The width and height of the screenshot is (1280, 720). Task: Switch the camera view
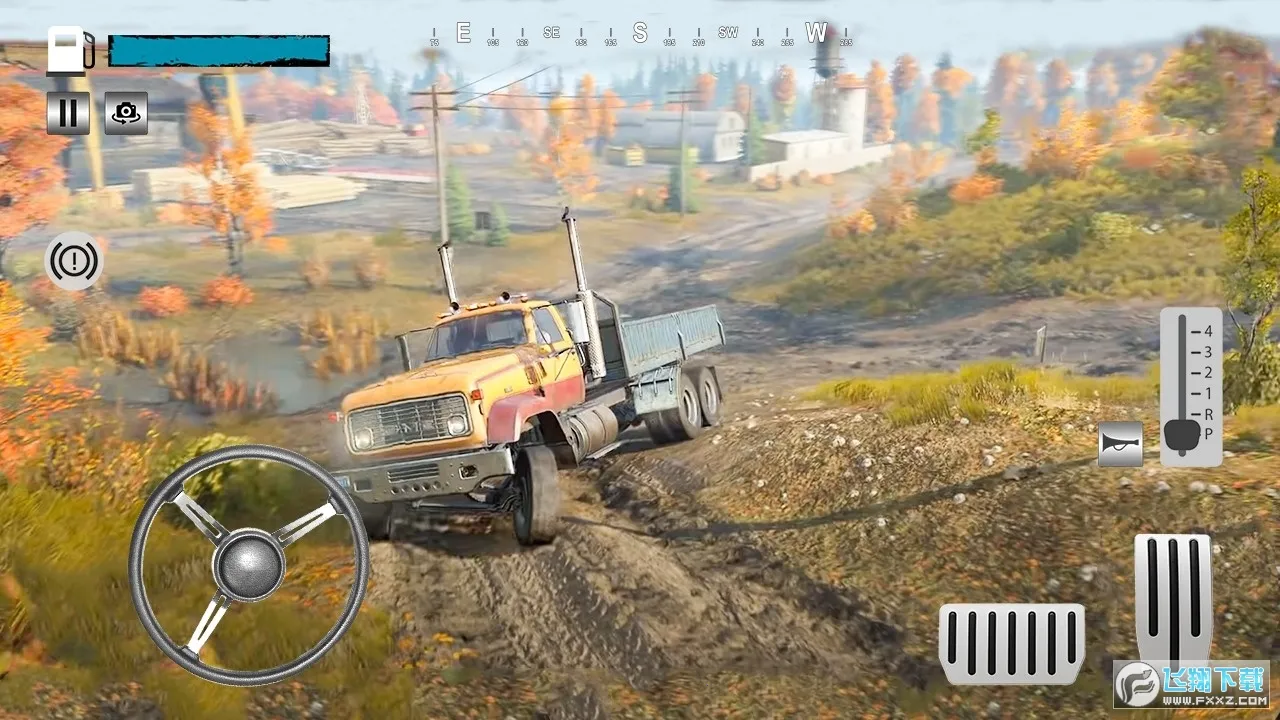tap(126, 113)
